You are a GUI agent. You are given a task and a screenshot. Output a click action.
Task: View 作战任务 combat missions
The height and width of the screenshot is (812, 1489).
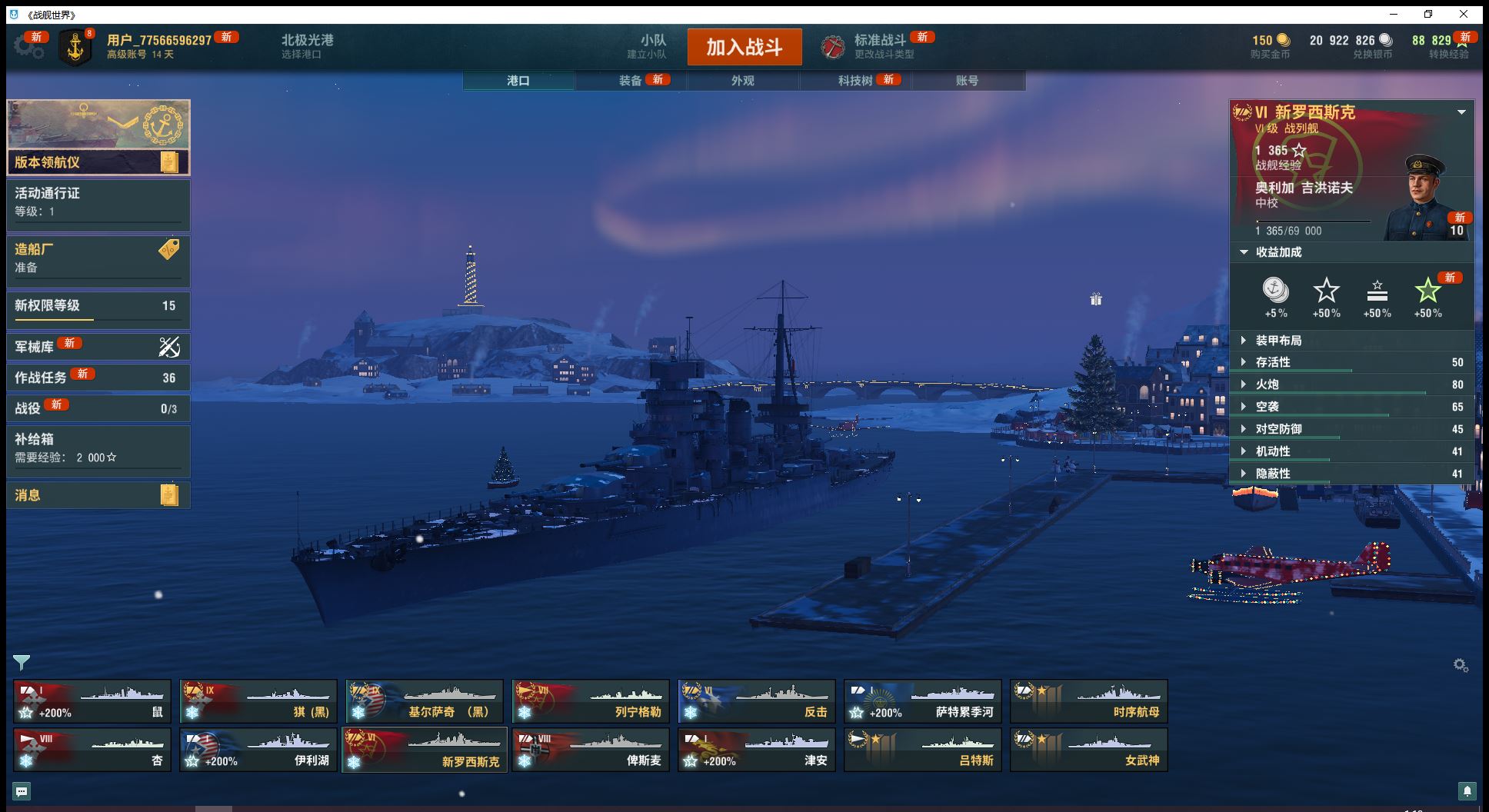tap(98, 378)
